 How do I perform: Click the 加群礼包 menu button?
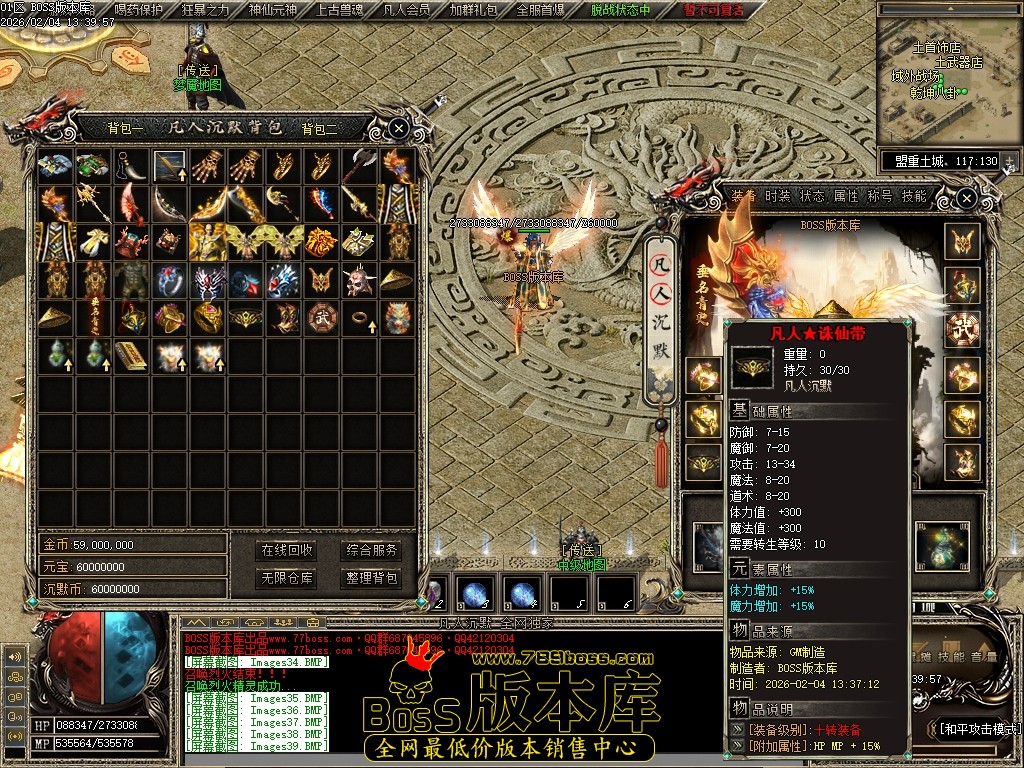click(x=474, y=10)
